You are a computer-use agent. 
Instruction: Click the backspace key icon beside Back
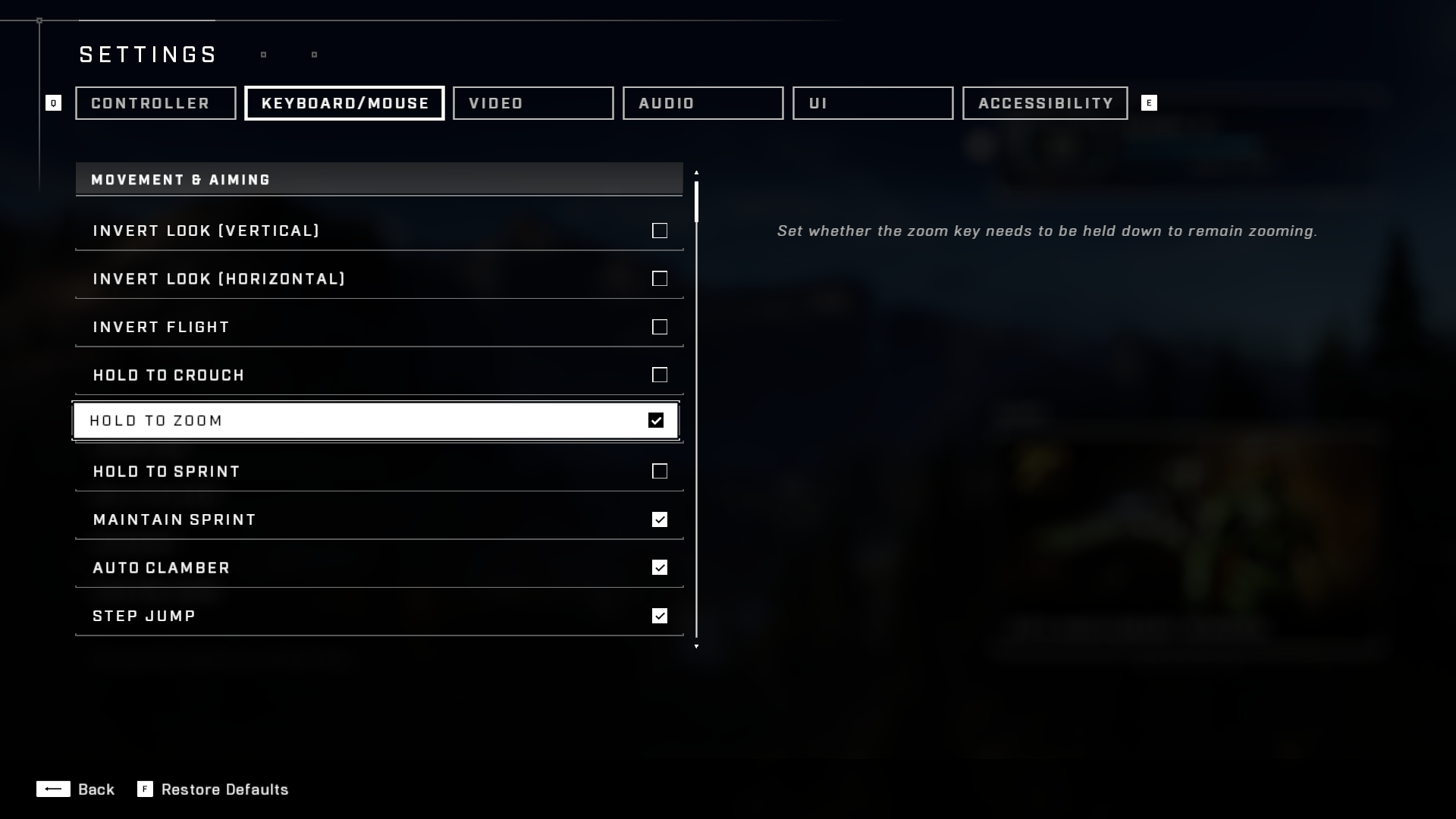(54, 789)
